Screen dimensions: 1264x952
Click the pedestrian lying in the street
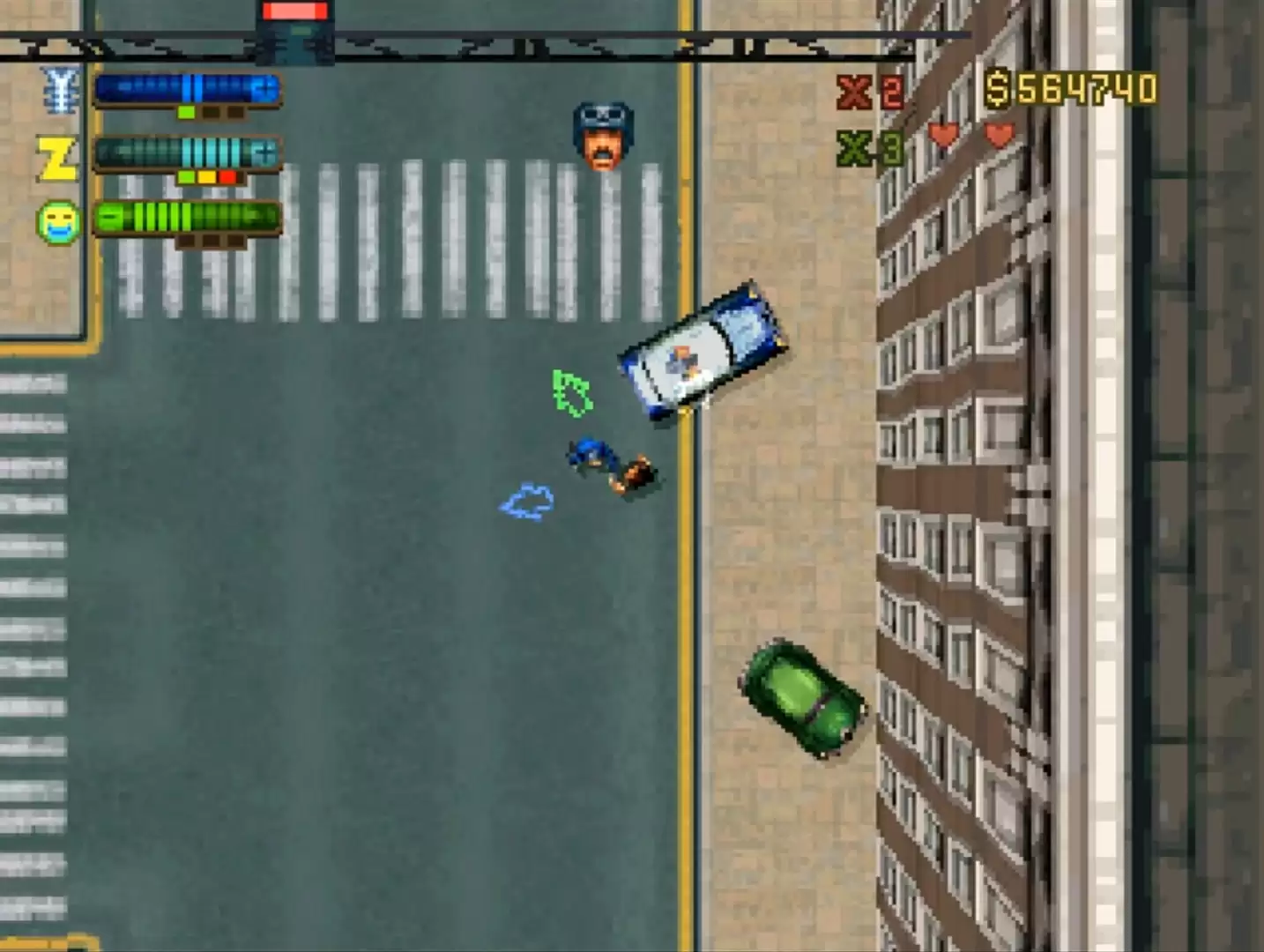(x=608, y=462)
